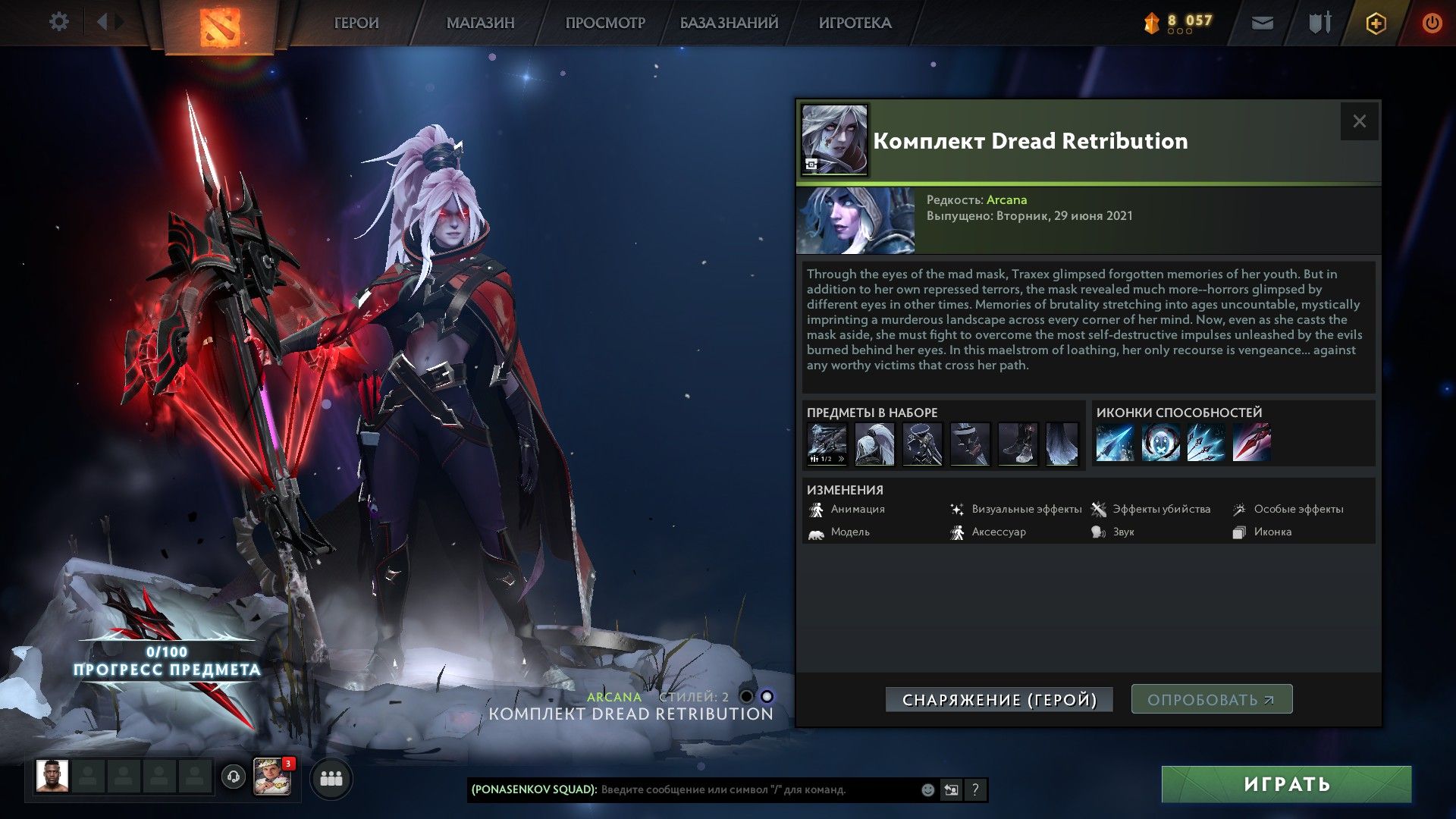Switch to the ПРОСМОТР tab
The image size is (1456, 819).
tap(605, 24)
